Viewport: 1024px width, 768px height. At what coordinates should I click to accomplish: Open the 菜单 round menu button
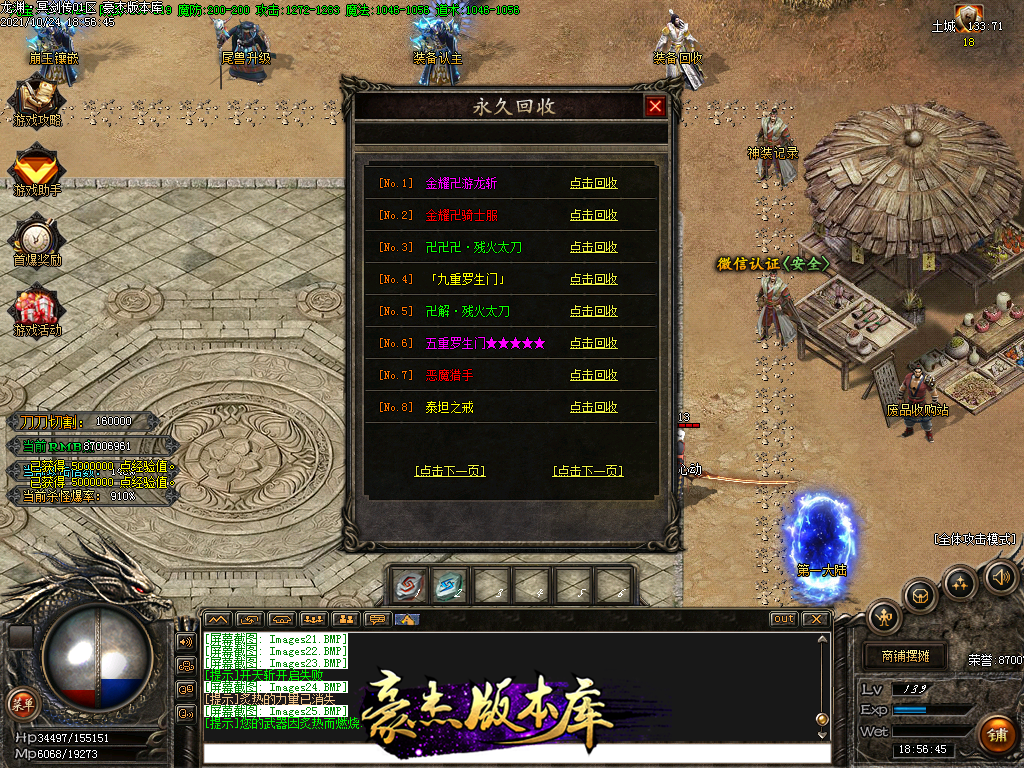tap(21, 702)
